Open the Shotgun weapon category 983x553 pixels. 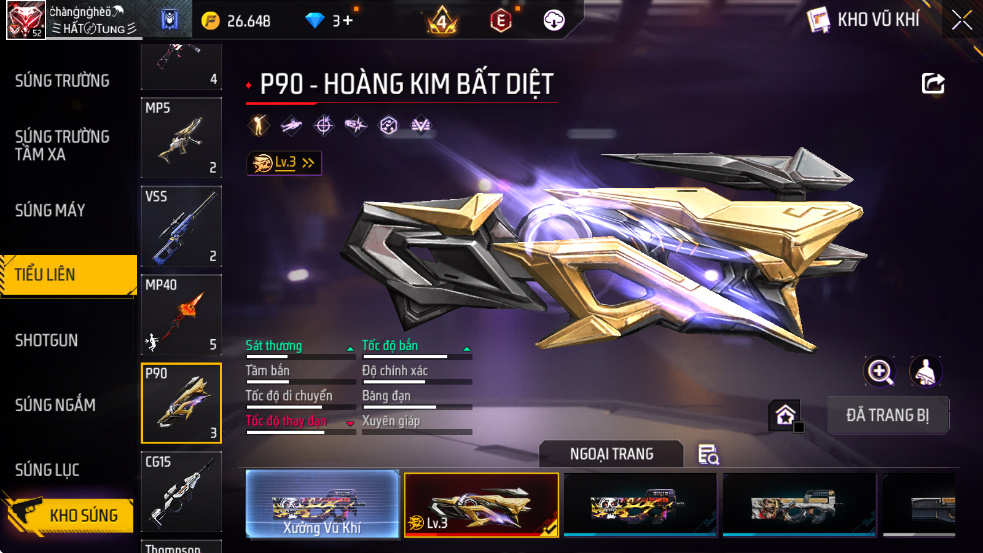point(46,340)
